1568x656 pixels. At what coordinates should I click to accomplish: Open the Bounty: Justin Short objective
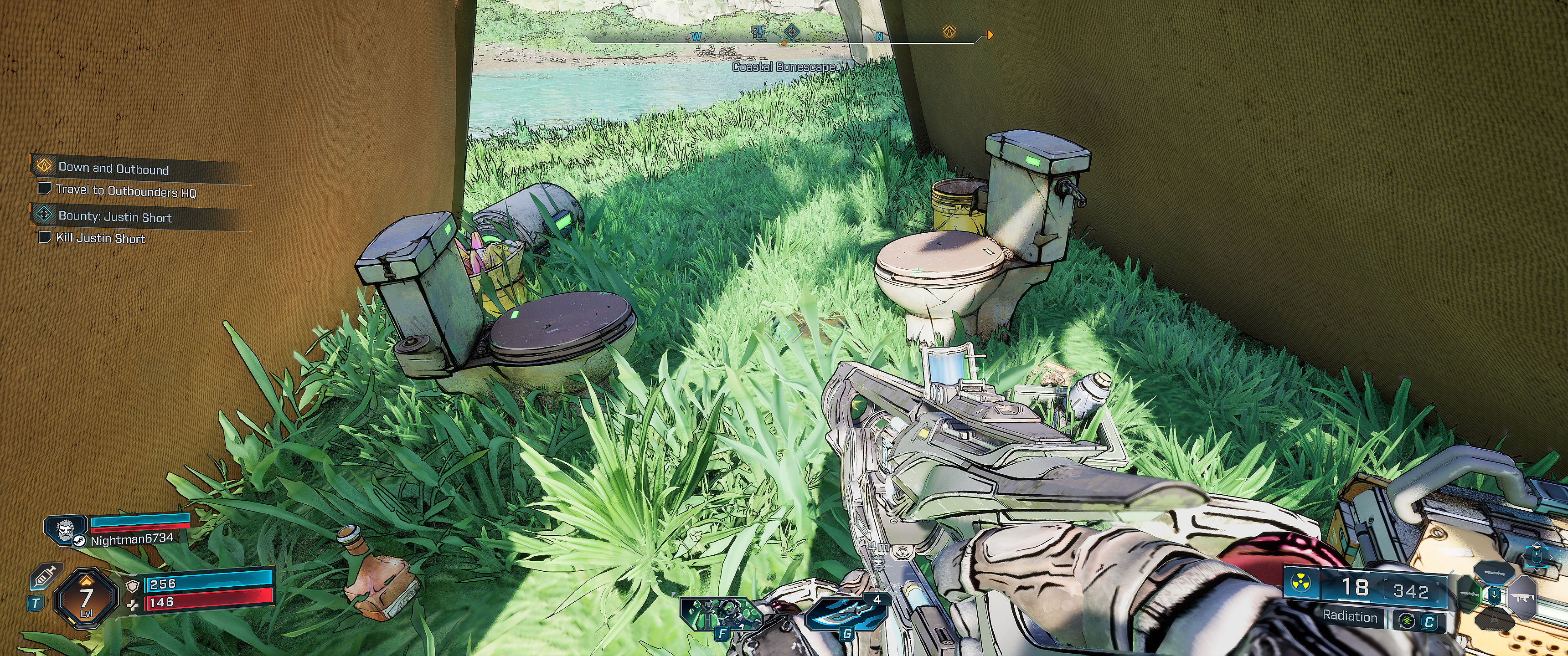click(x=114, y=217)
